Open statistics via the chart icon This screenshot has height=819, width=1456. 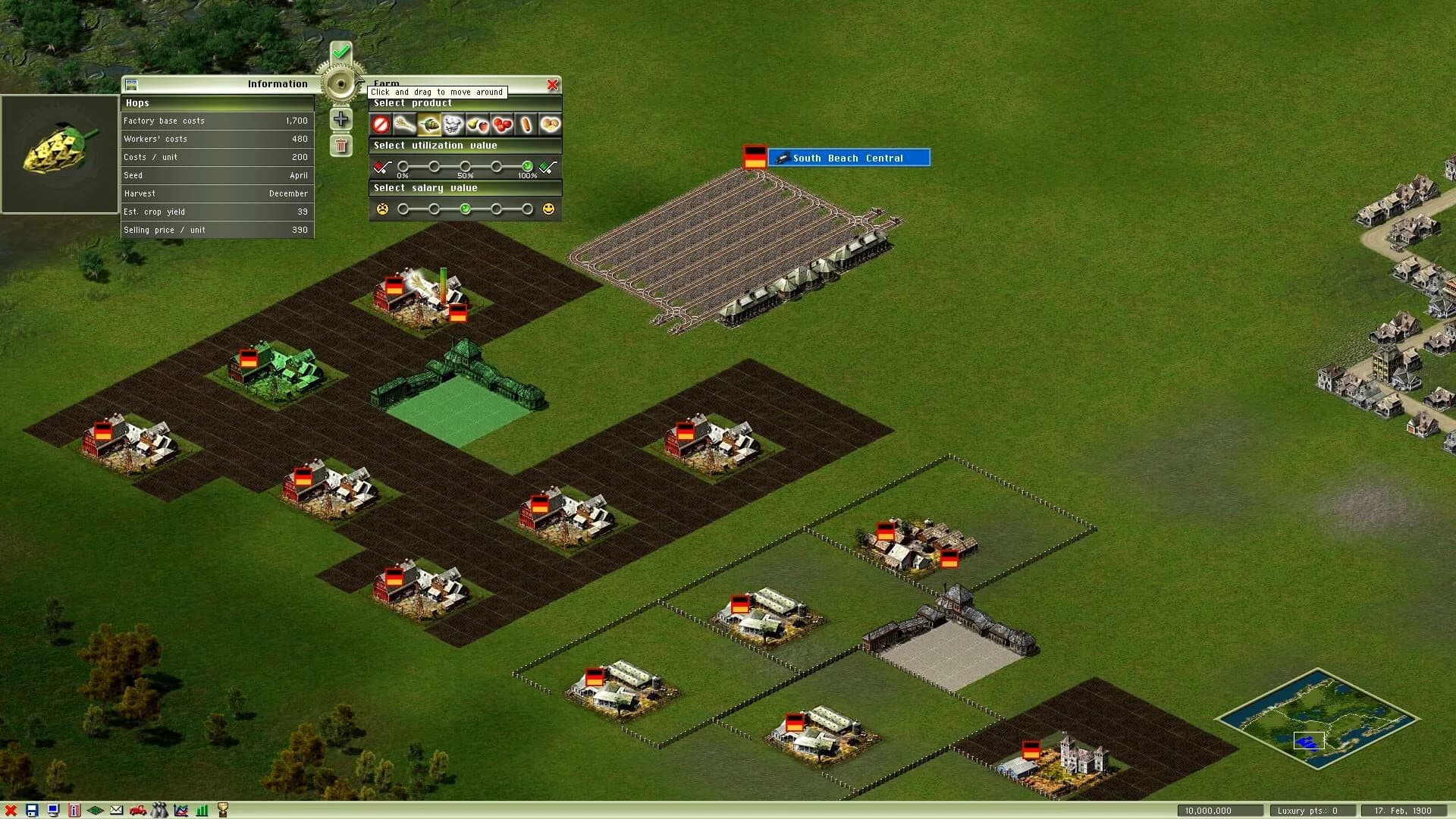coord(180,810)
